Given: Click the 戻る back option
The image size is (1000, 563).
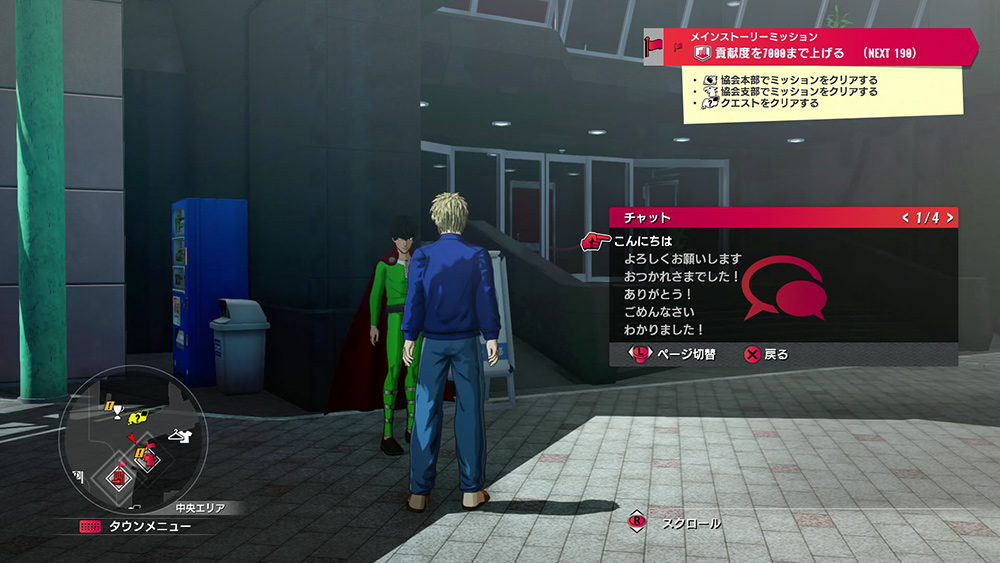Looking at the screenshot, I should pyautogui.click(x=767, y=354).
